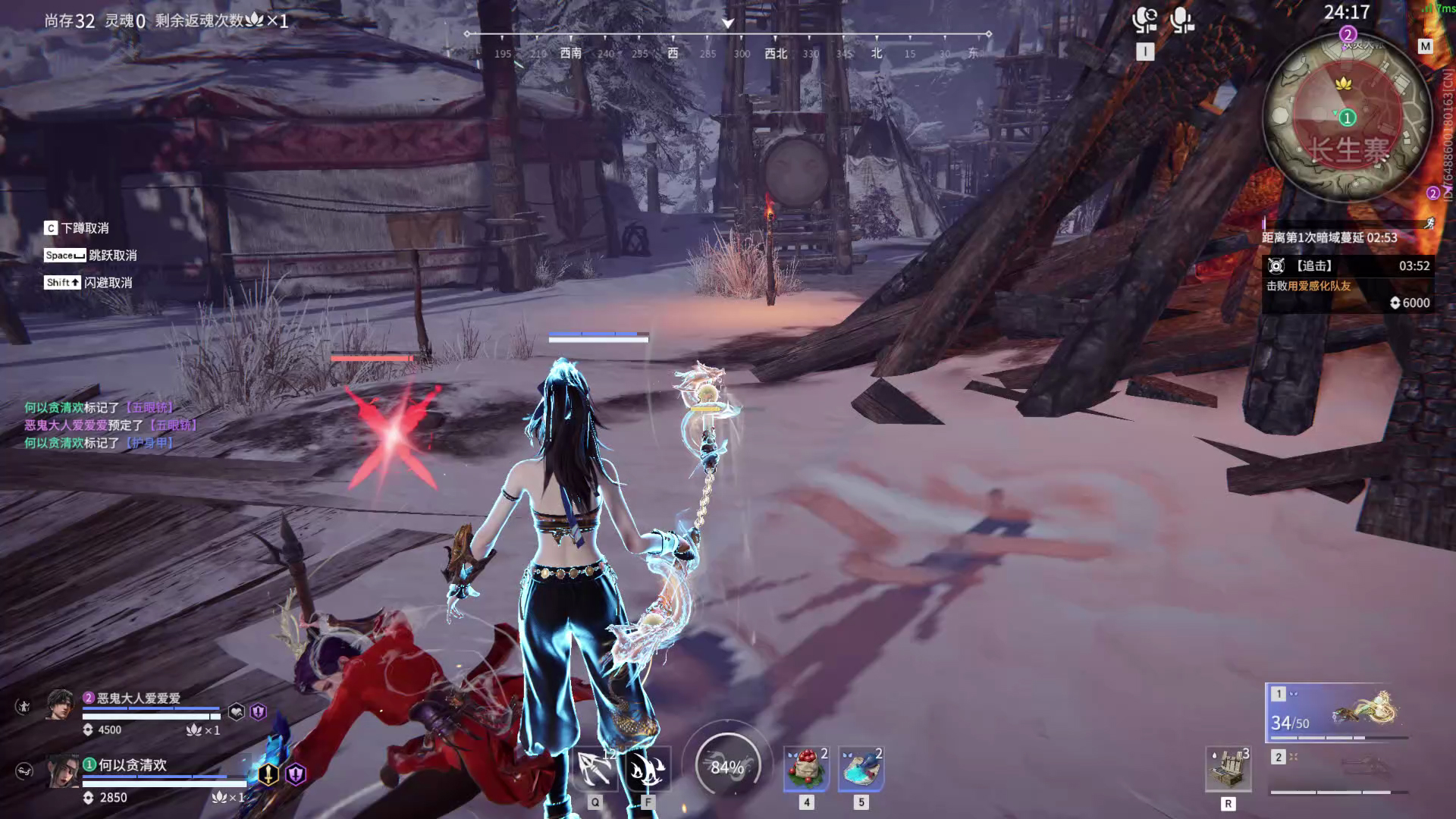Select player 何以贪清欢 portrait
Image resolution: width=1456 pixels, height=819 pixels.
(x=64, y=771)
